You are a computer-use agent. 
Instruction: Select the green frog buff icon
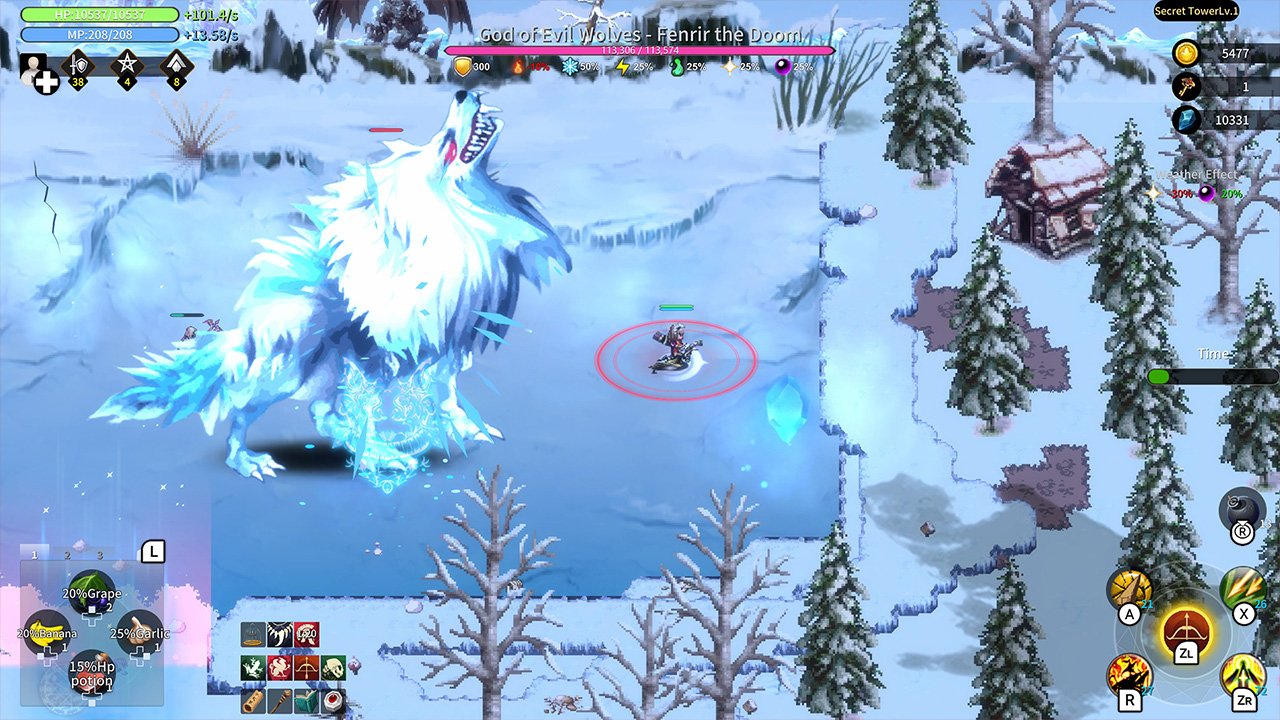click(x=253, y=667)
